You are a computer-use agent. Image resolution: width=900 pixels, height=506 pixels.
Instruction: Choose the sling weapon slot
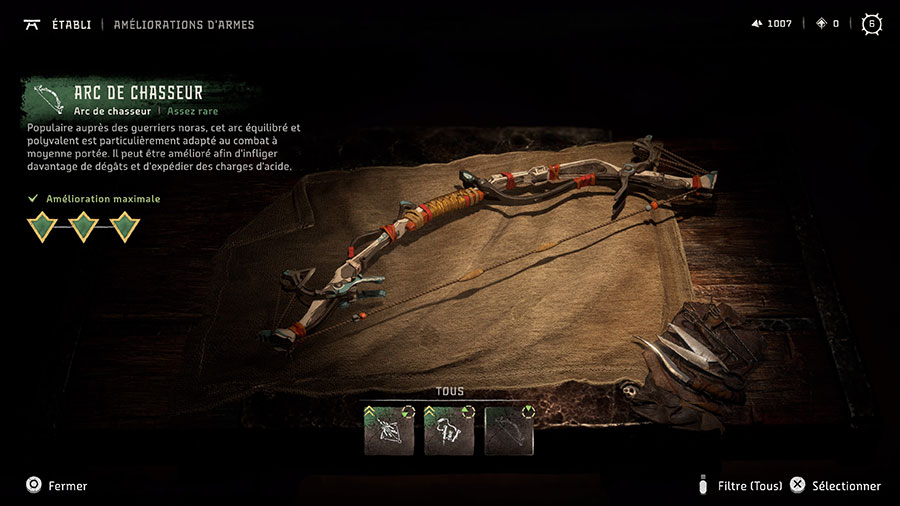[449, 430]
